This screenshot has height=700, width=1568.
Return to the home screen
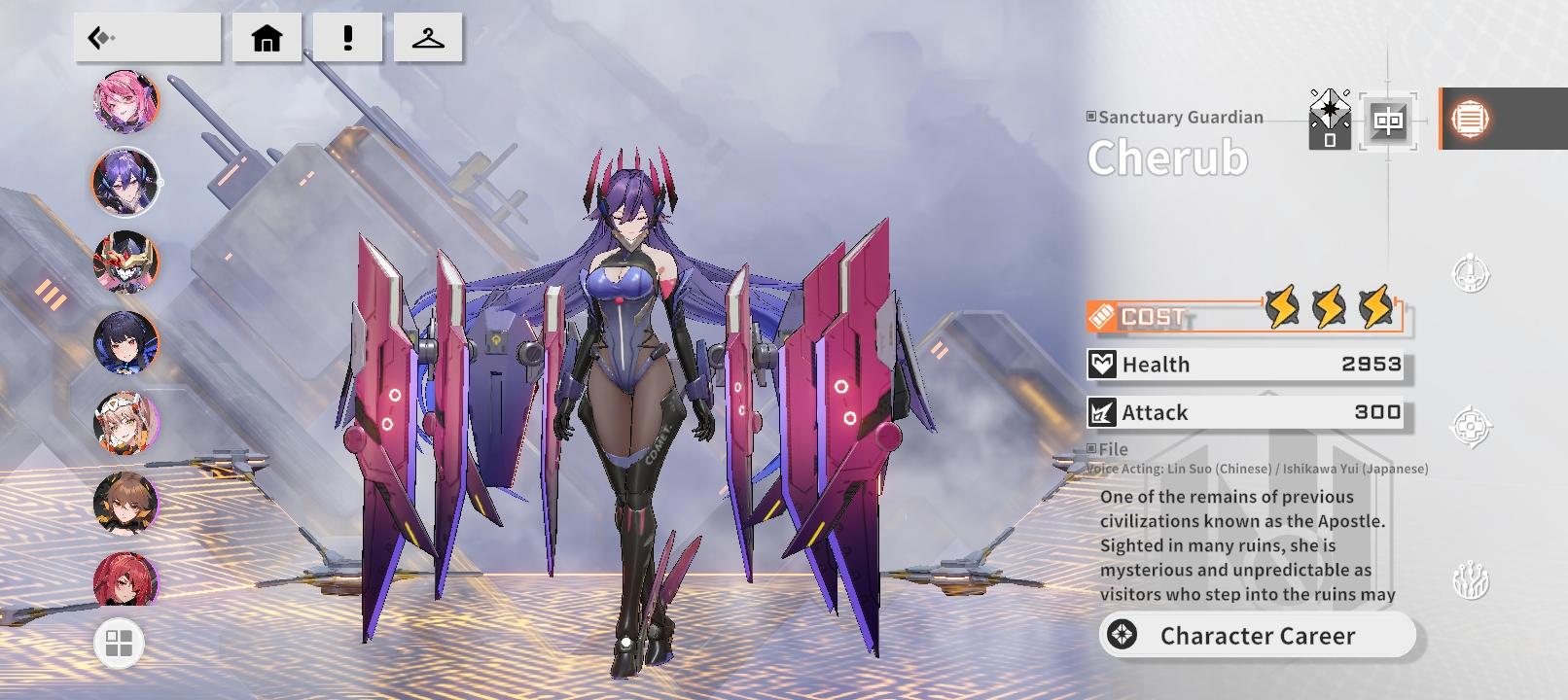tap(267, 38)
